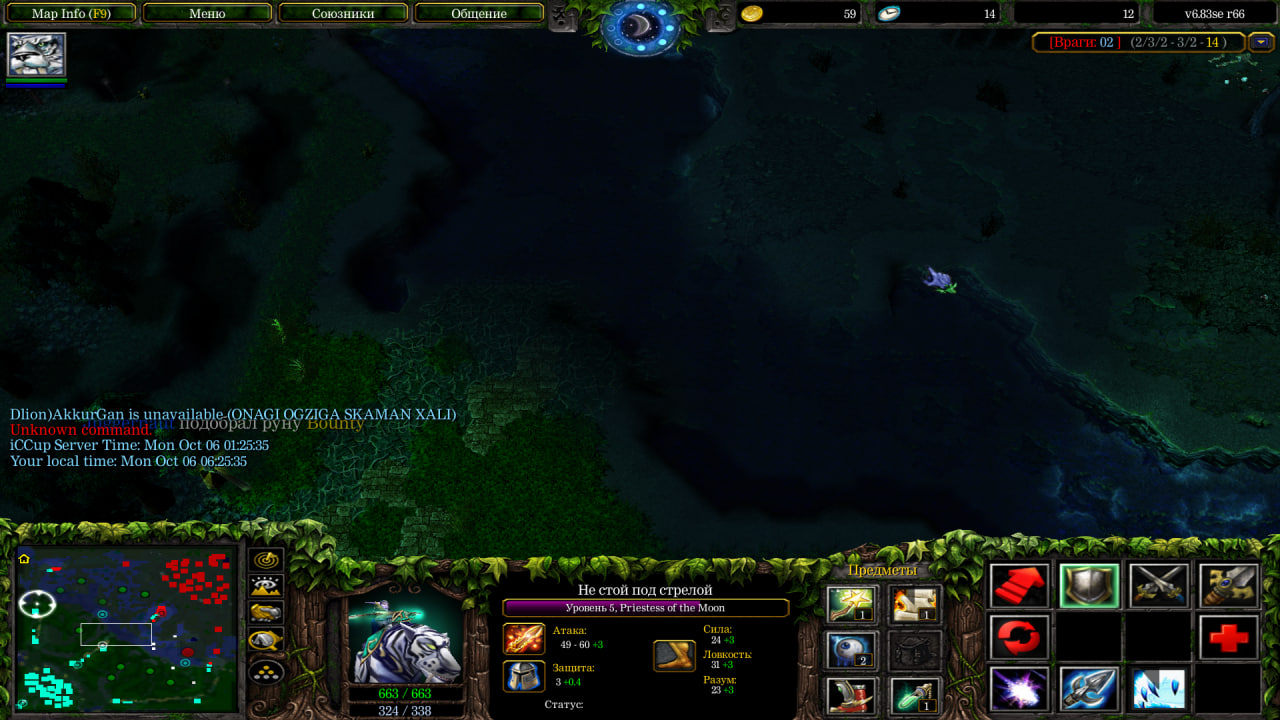Expand the Враги scoreboard dropdown arrow
The image size is (1280, 720).
click(1261, 42)
